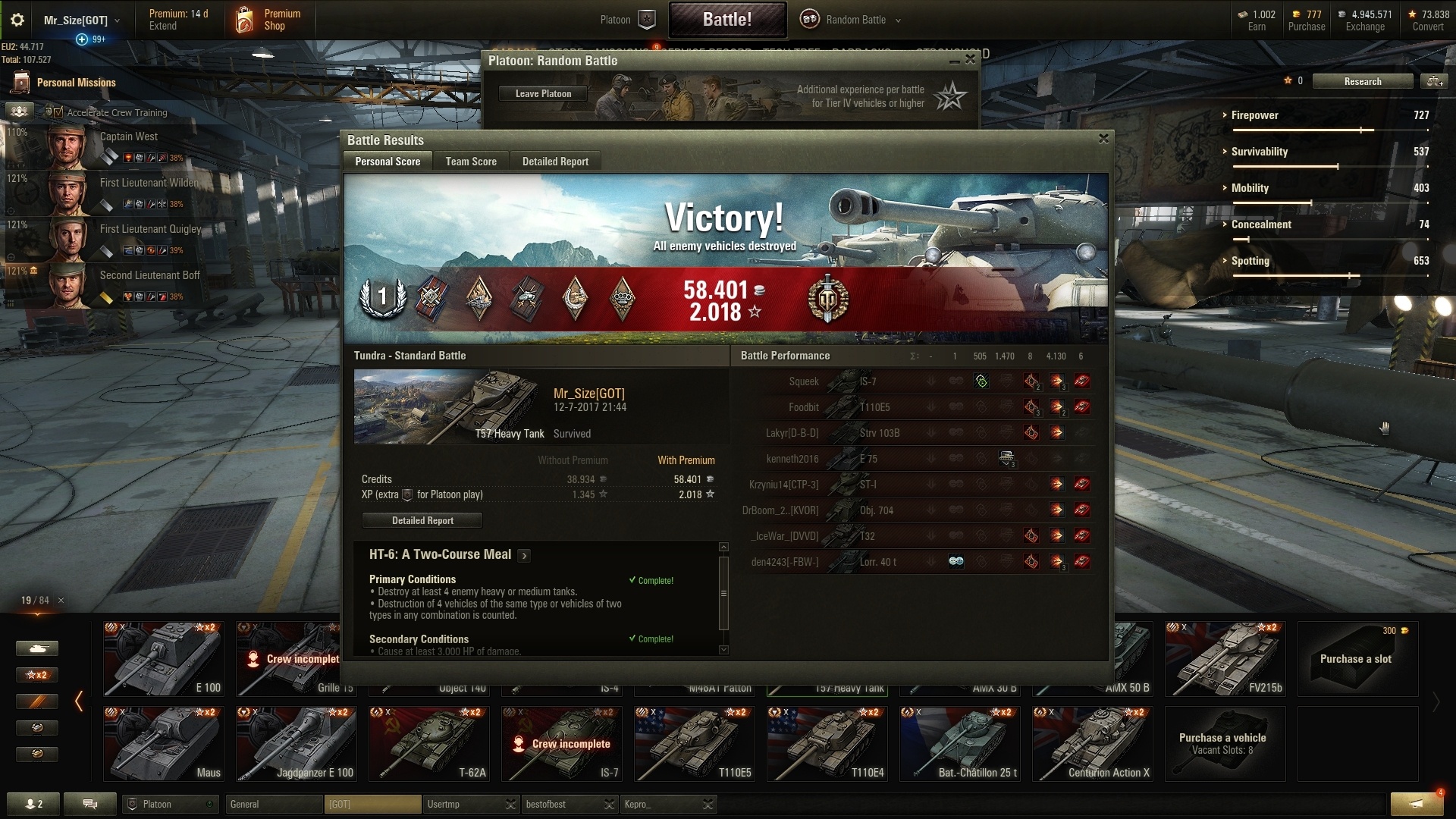Open the settings gear menu

click(x=17, y=20)
